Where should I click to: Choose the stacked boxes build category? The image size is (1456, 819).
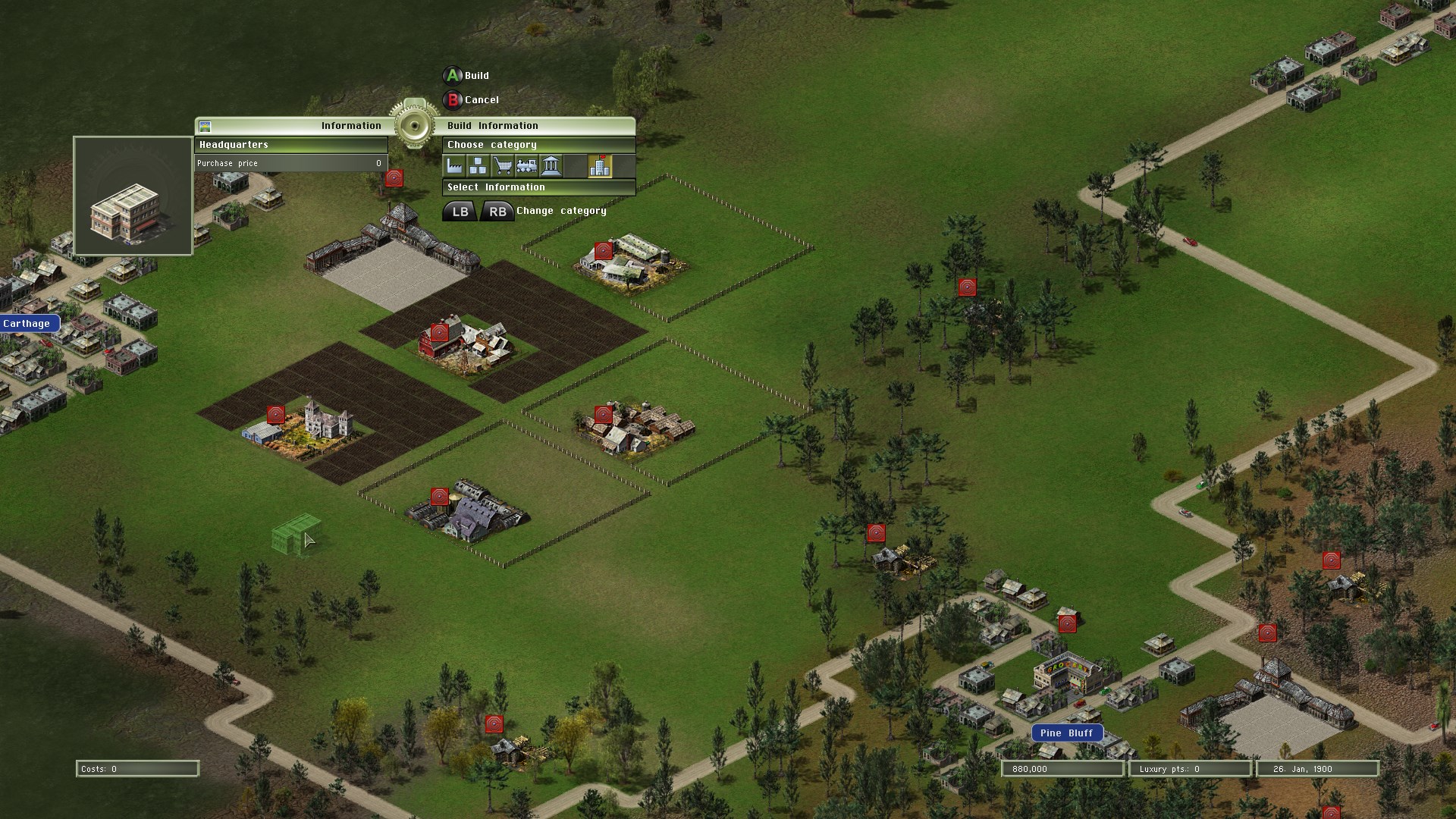pos(479,166)
